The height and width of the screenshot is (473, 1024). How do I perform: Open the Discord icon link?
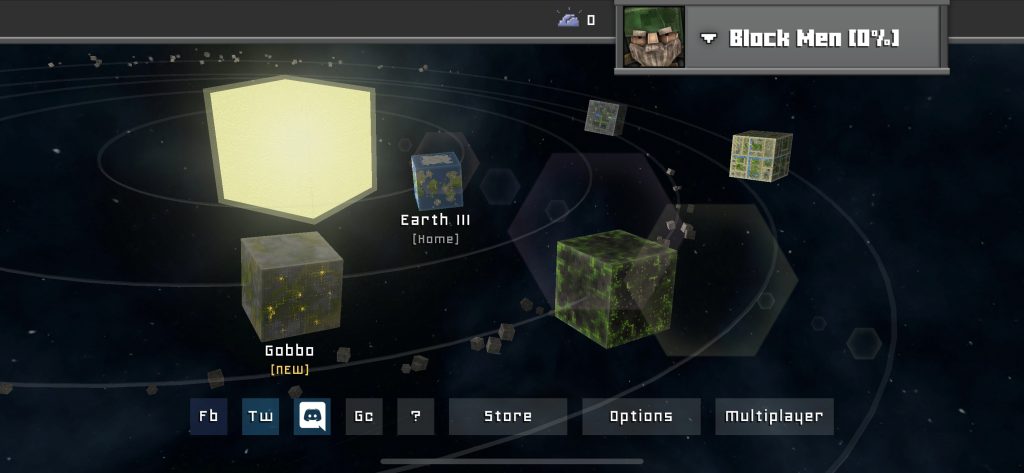312,416
